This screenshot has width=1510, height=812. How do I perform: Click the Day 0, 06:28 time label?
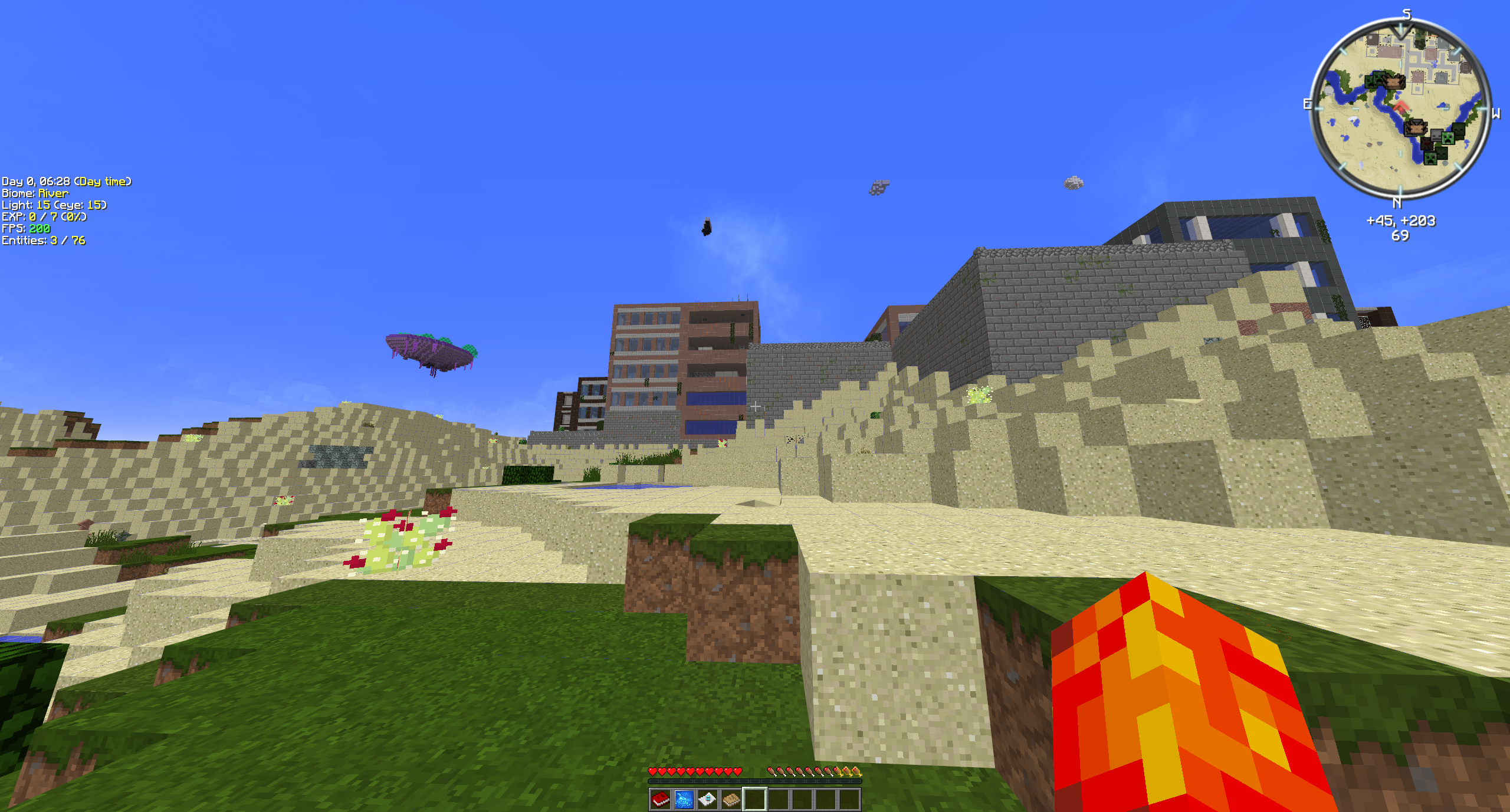click(x=67, y=182)
